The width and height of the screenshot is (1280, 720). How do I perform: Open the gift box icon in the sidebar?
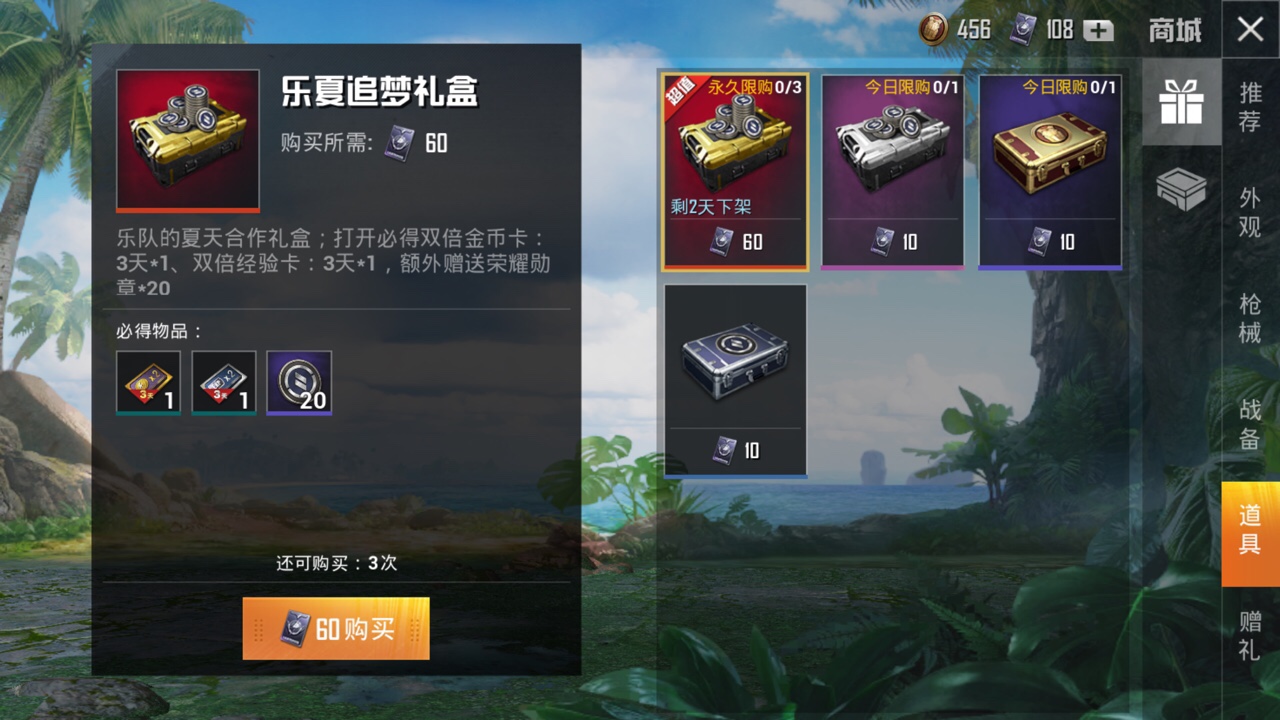[x=1181, y=101]
